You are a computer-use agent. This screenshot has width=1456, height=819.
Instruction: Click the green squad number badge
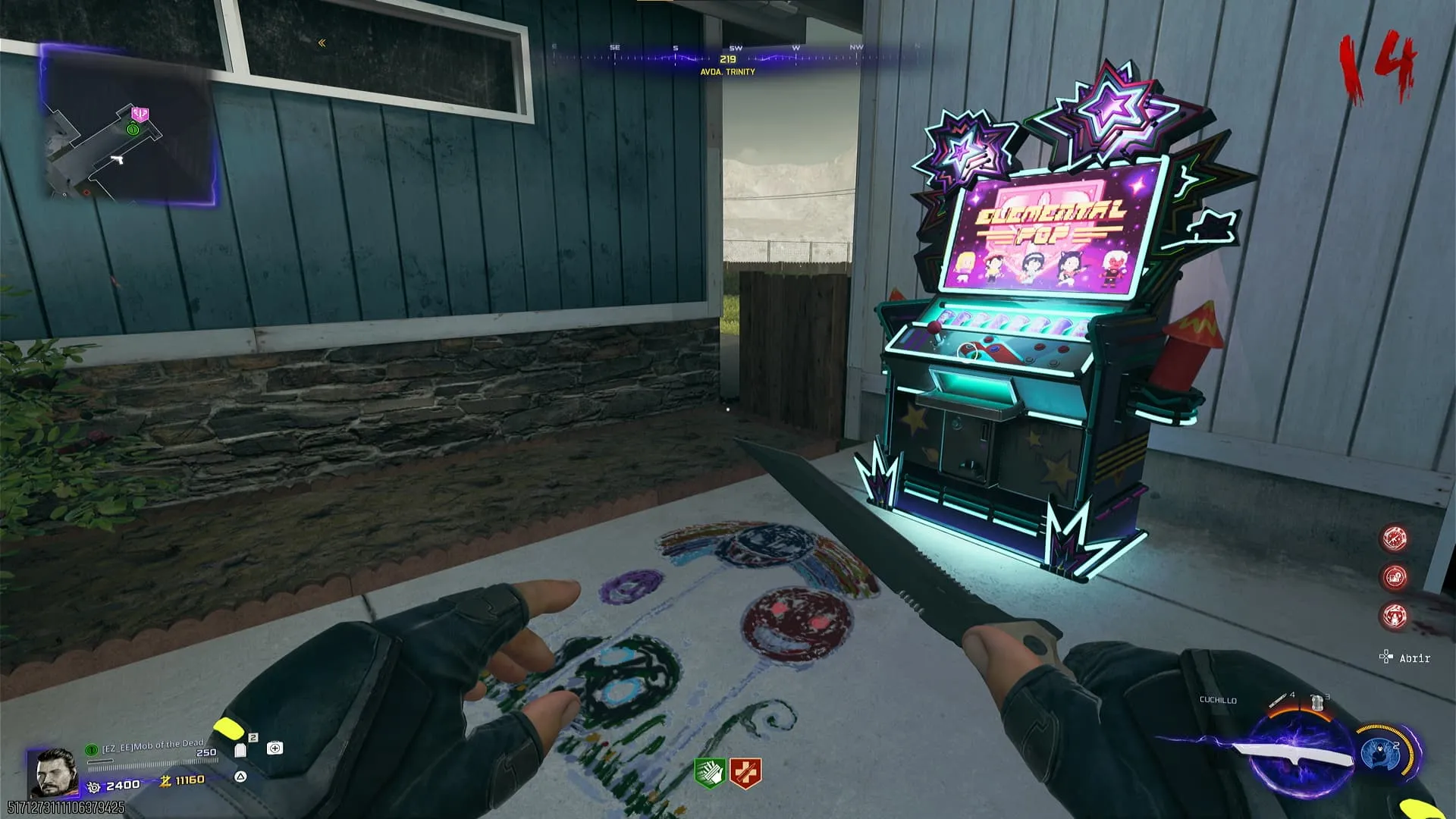(92, 749)
